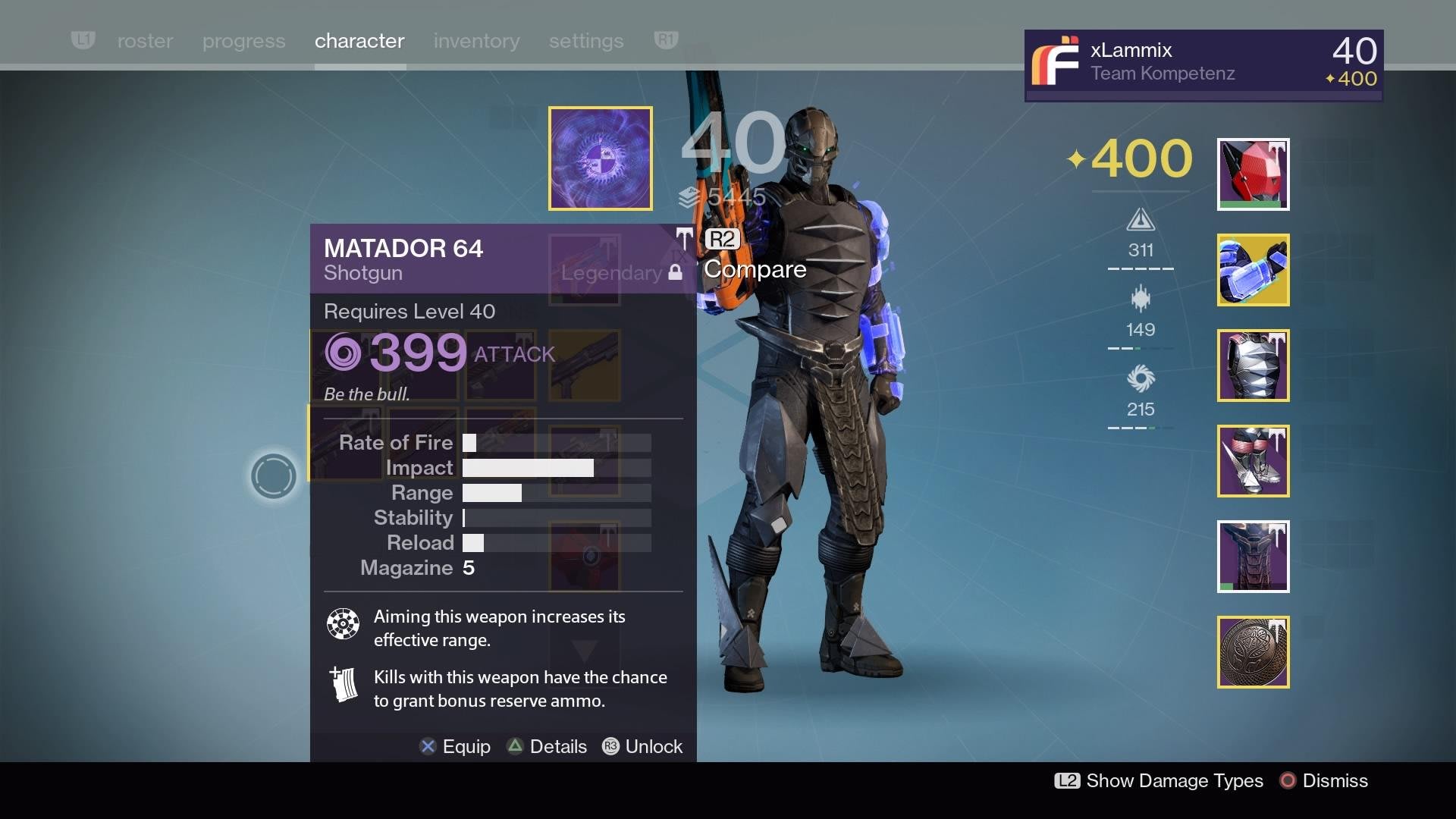Open the red helmet armor slot

[x=1252, y=174]
